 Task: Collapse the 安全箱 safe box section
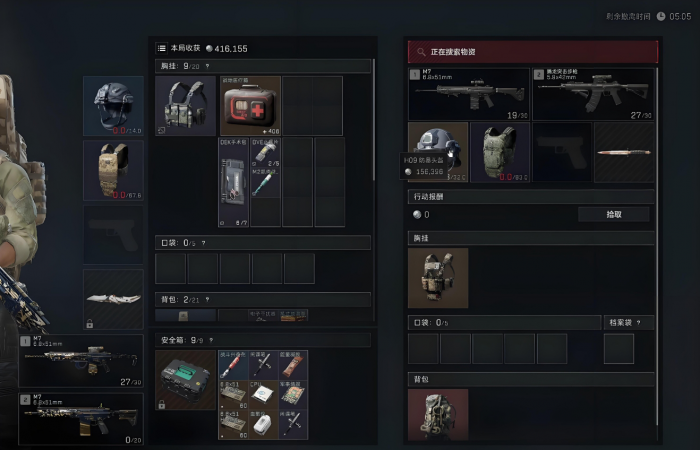click(210, 341)
